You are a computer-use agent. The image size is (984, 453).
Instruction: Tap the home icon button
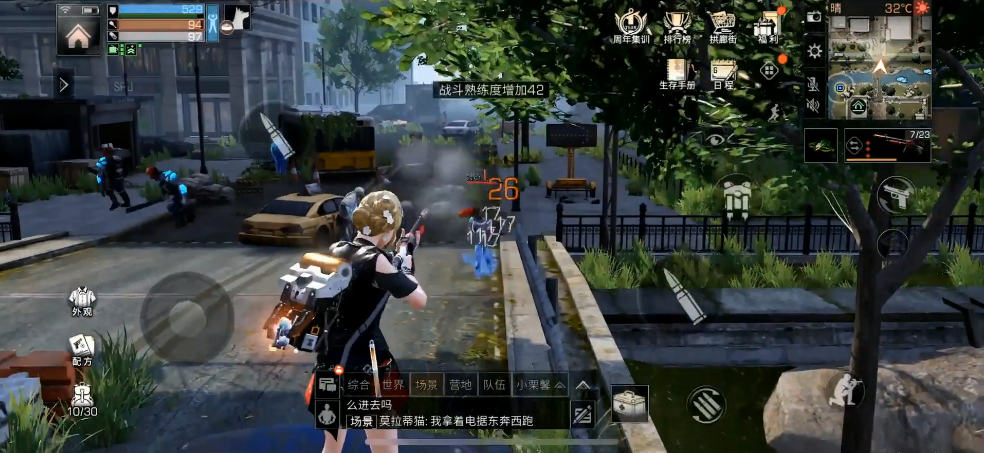pyautogui.click(x=78, y=34)
